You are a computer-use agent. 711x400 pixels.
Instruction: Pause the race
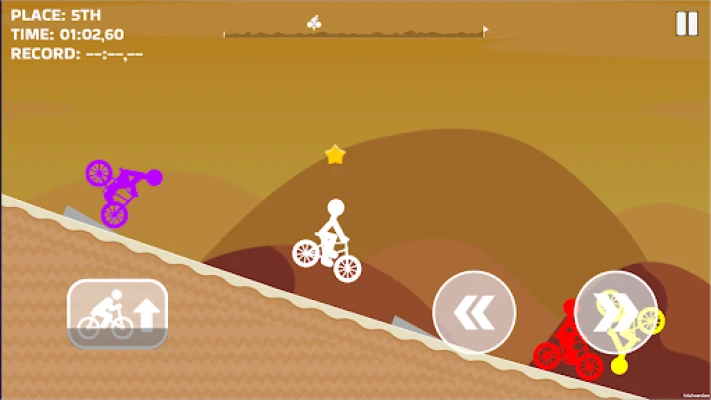point(686,24)
